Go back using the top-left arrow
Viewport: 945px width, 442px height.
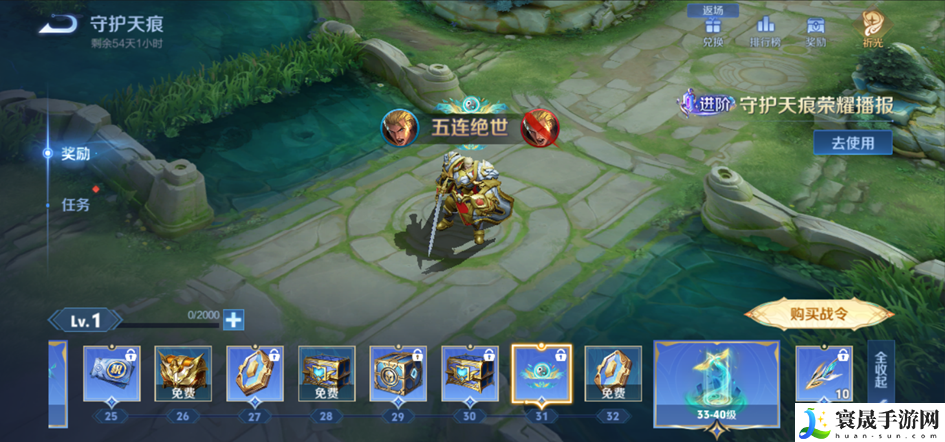(57, 24)
